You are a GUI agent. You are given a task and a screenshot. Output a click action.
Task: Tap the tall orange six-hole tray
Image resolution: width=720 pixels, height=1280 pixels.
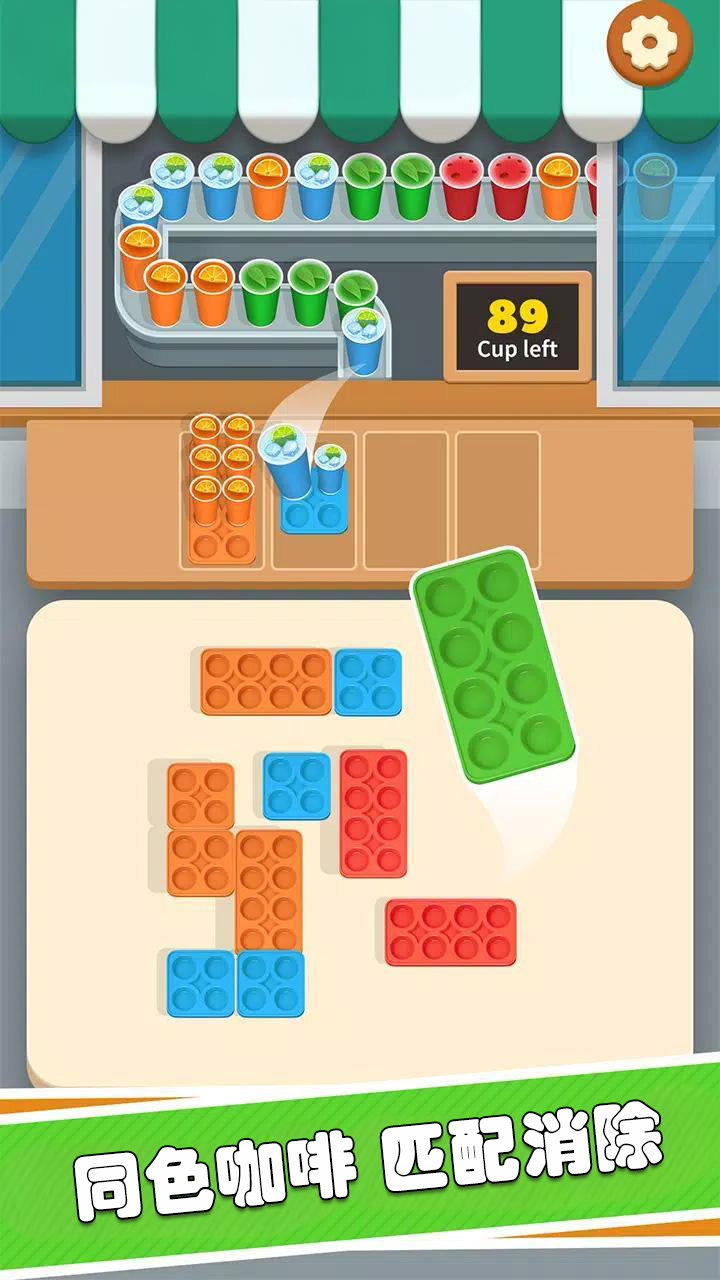click(269, 890)
